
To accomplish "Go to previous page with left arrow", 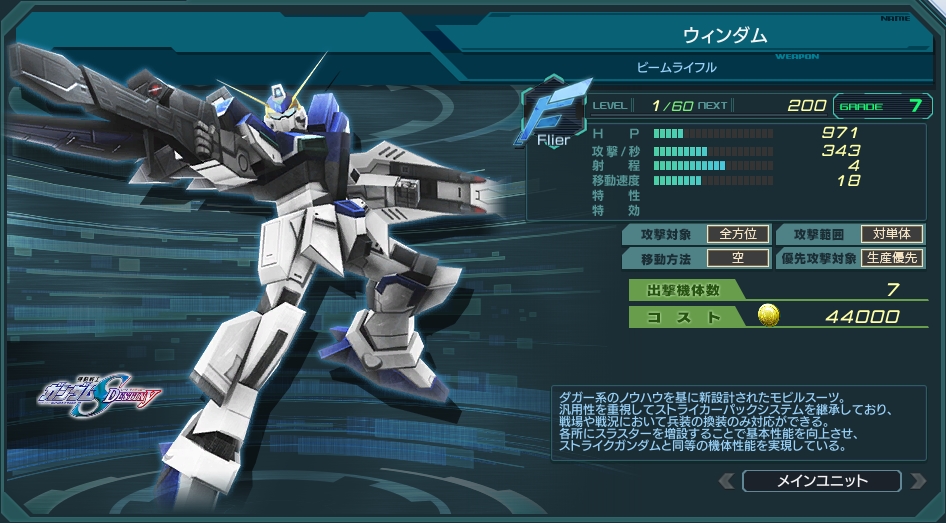I will click(727, 481).
